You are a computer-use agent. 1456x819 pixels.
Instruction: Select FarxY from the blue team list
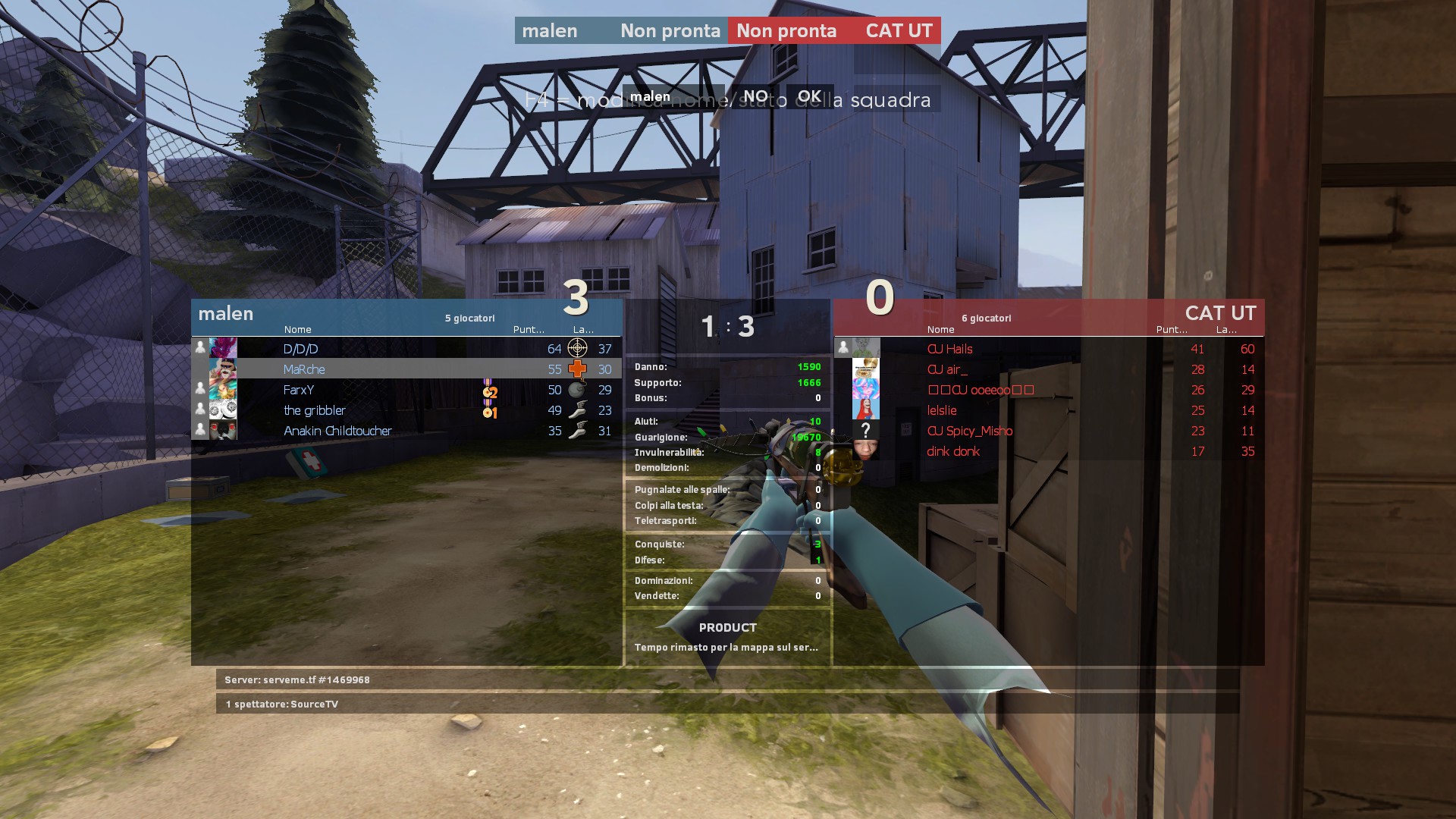tap(299, 390)
